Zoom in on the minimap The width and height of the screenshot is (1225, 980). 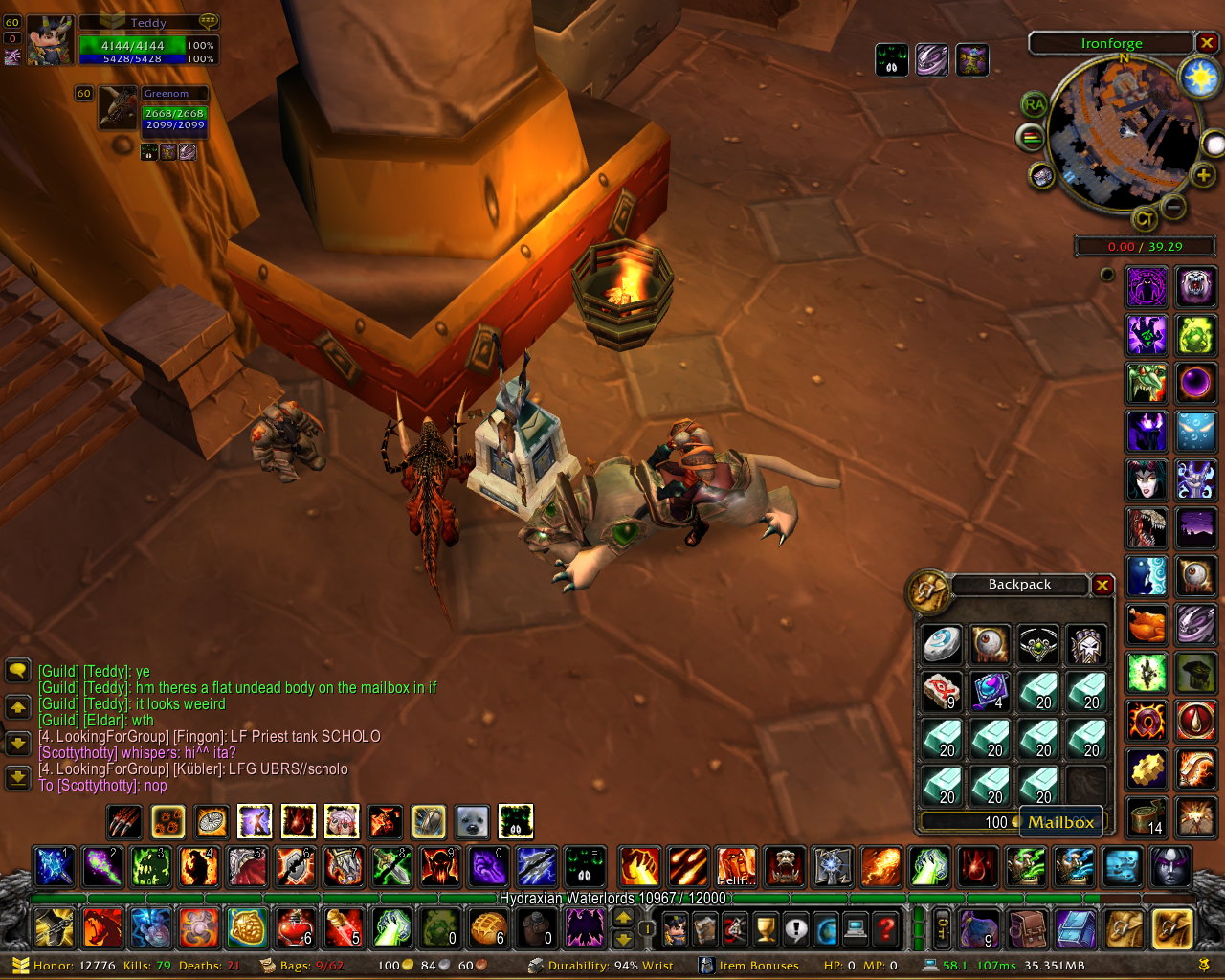(1203, 174)
